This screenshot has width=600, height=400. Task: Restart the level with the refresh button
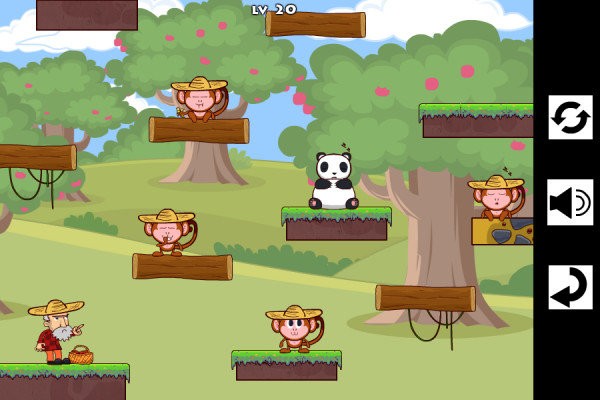[x=570, y=117]
